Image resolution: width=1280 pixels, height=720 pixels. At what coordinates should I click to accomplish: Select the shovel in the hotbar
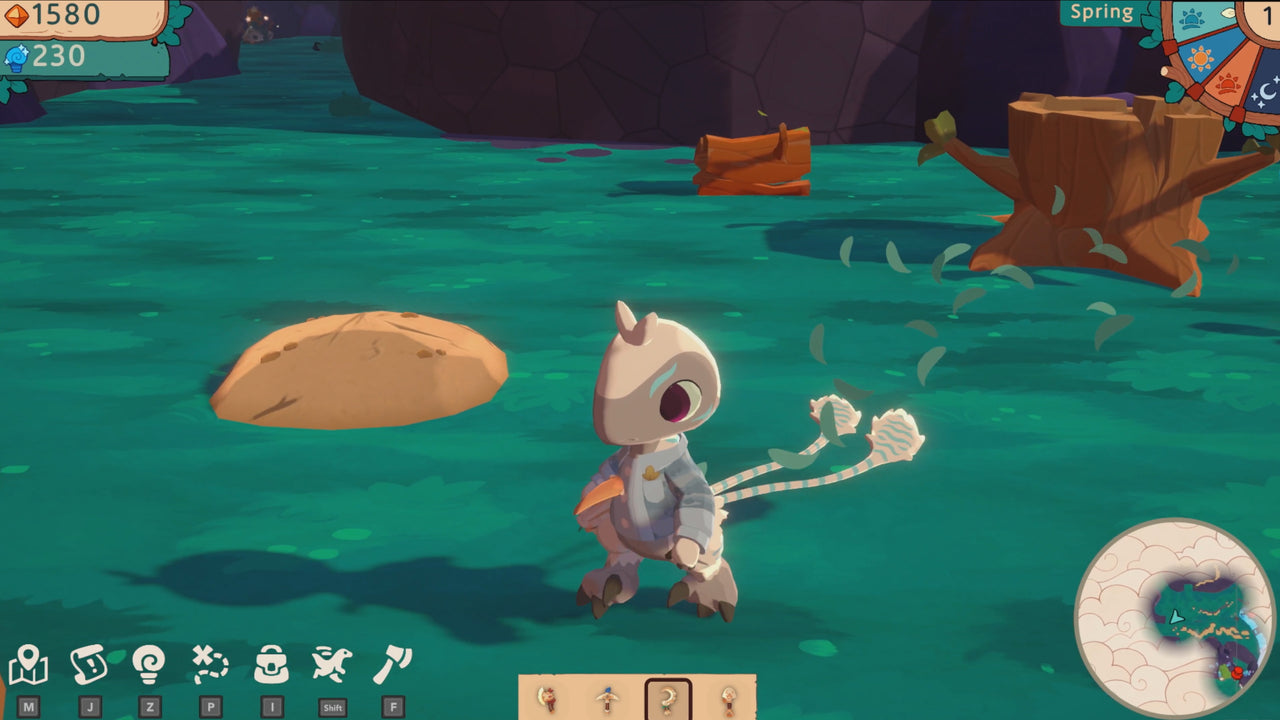coord(728,697)
